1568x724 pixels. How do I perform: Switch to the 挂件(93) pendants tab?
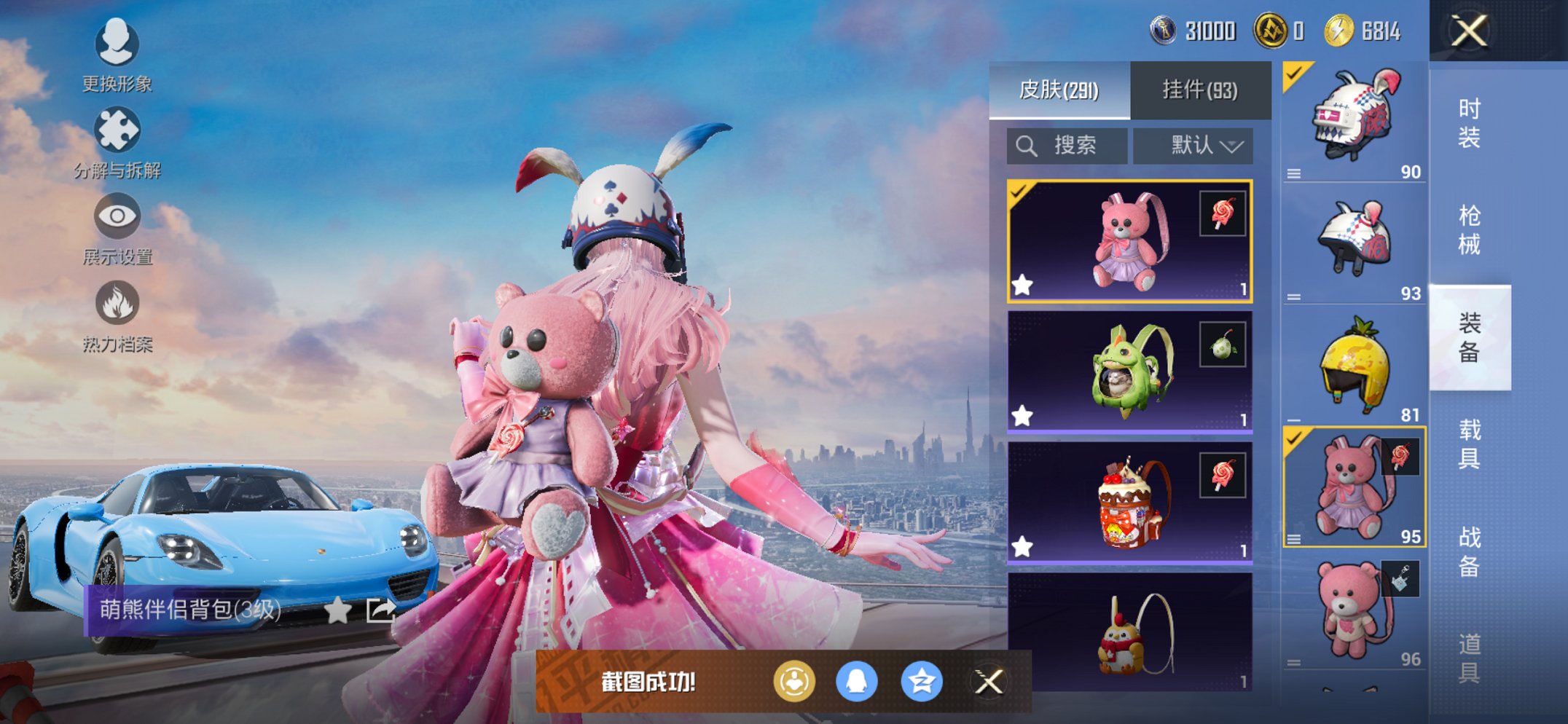click(1199, 90)
